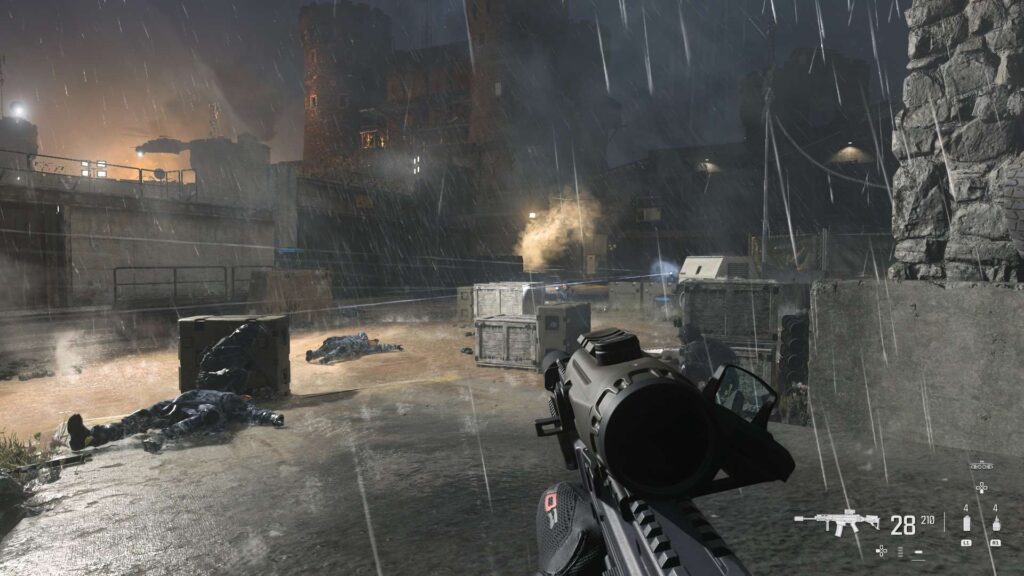The image size is (1024, 576).
Task: Click the armored vehicle killstreak icon
Action: [x=981, y=465]
